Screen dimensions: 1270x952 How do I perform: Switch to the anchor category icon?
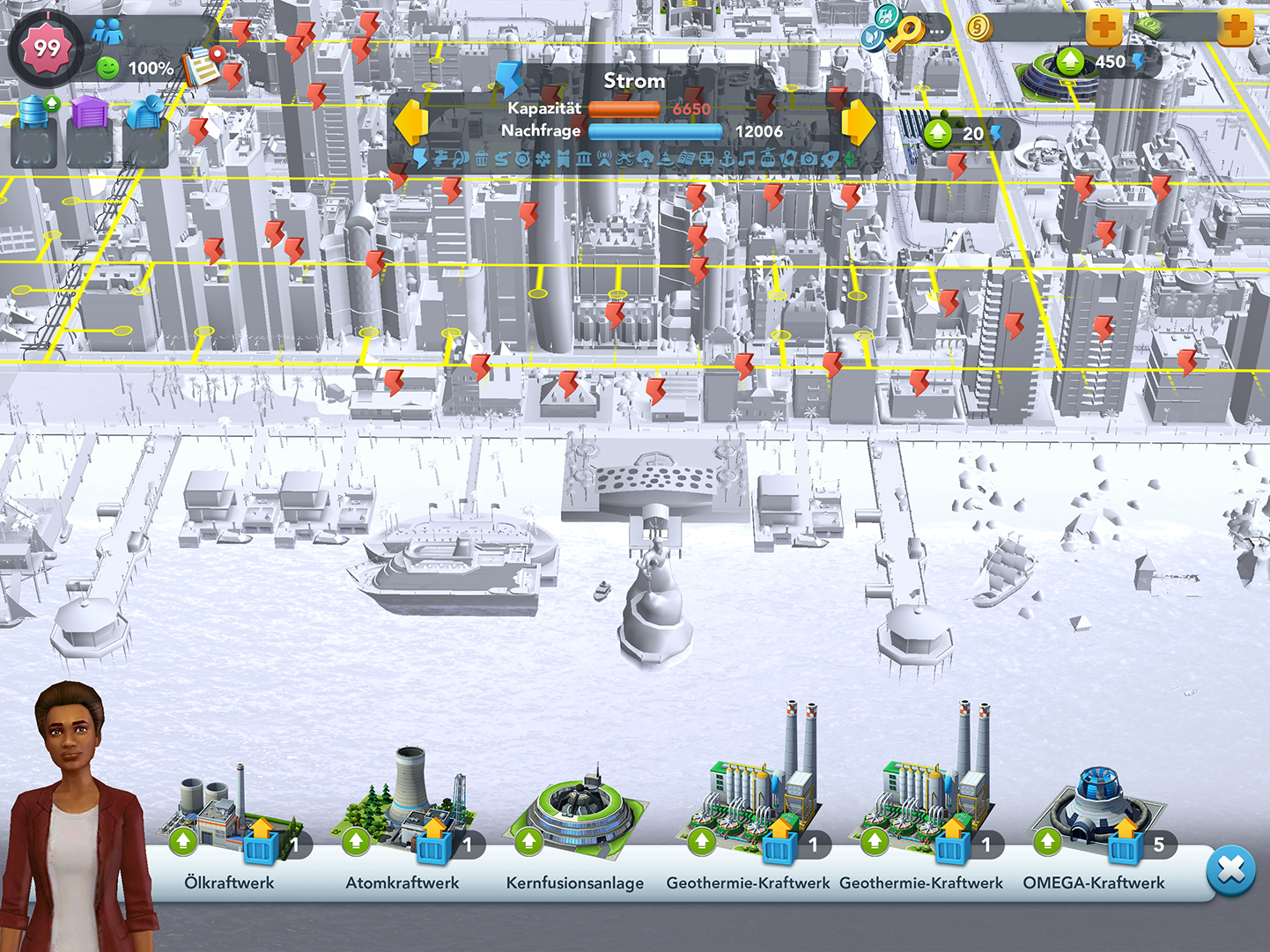pyautogui.click(x=727, y=159)
